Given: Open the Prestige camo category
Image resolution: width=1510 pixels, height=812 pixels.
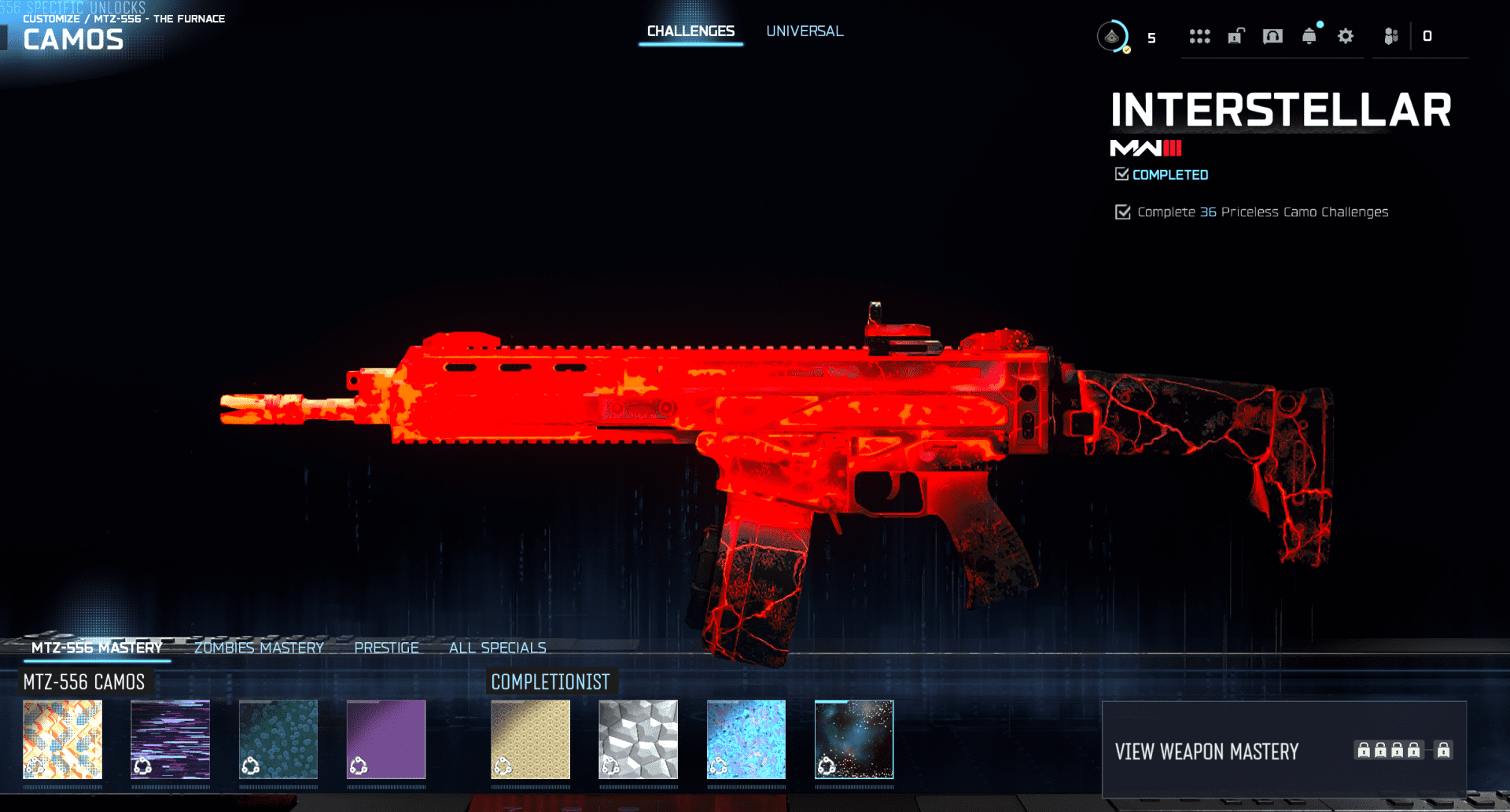Looking at the screenshot, I should [386, 648].
